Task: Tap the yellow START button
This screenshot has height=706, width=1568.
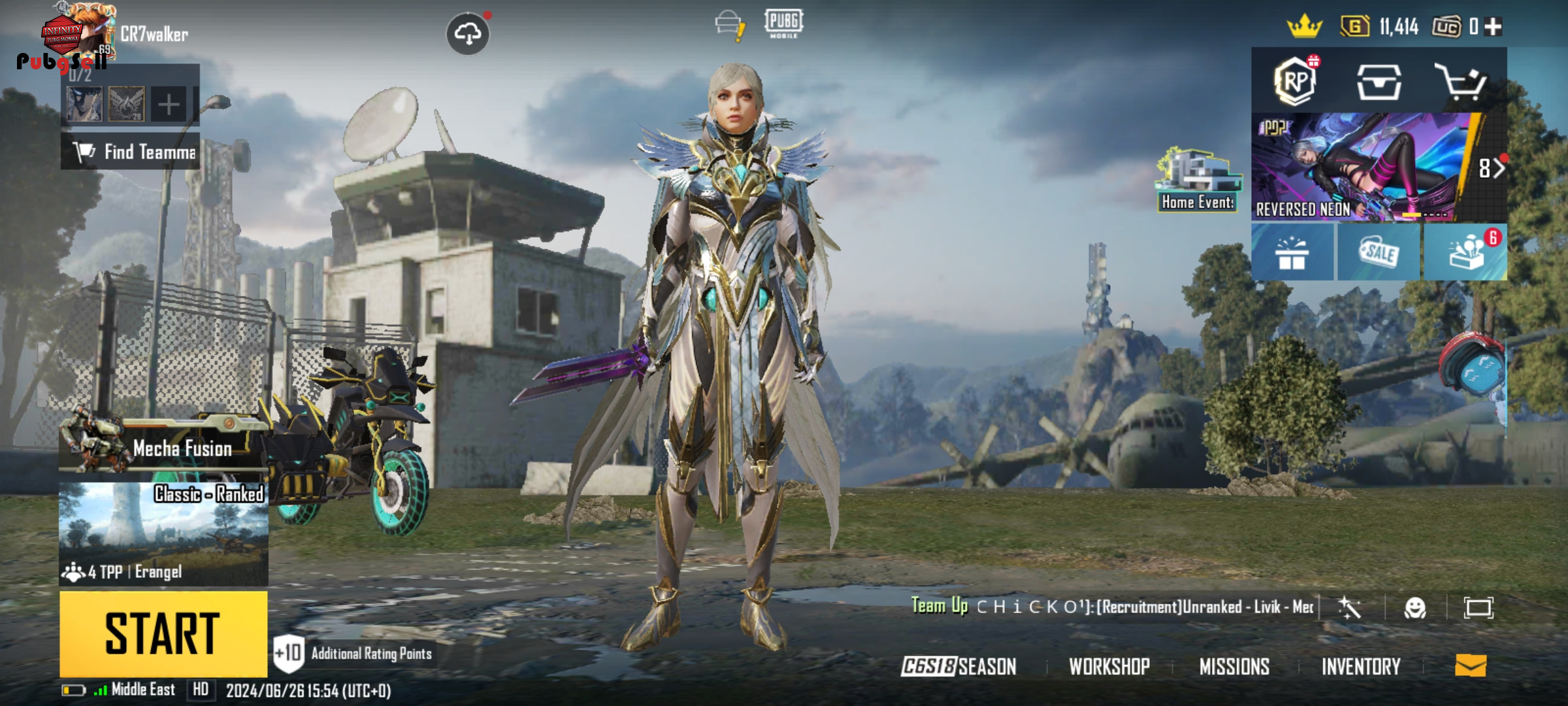Action: tap(163, 633)
